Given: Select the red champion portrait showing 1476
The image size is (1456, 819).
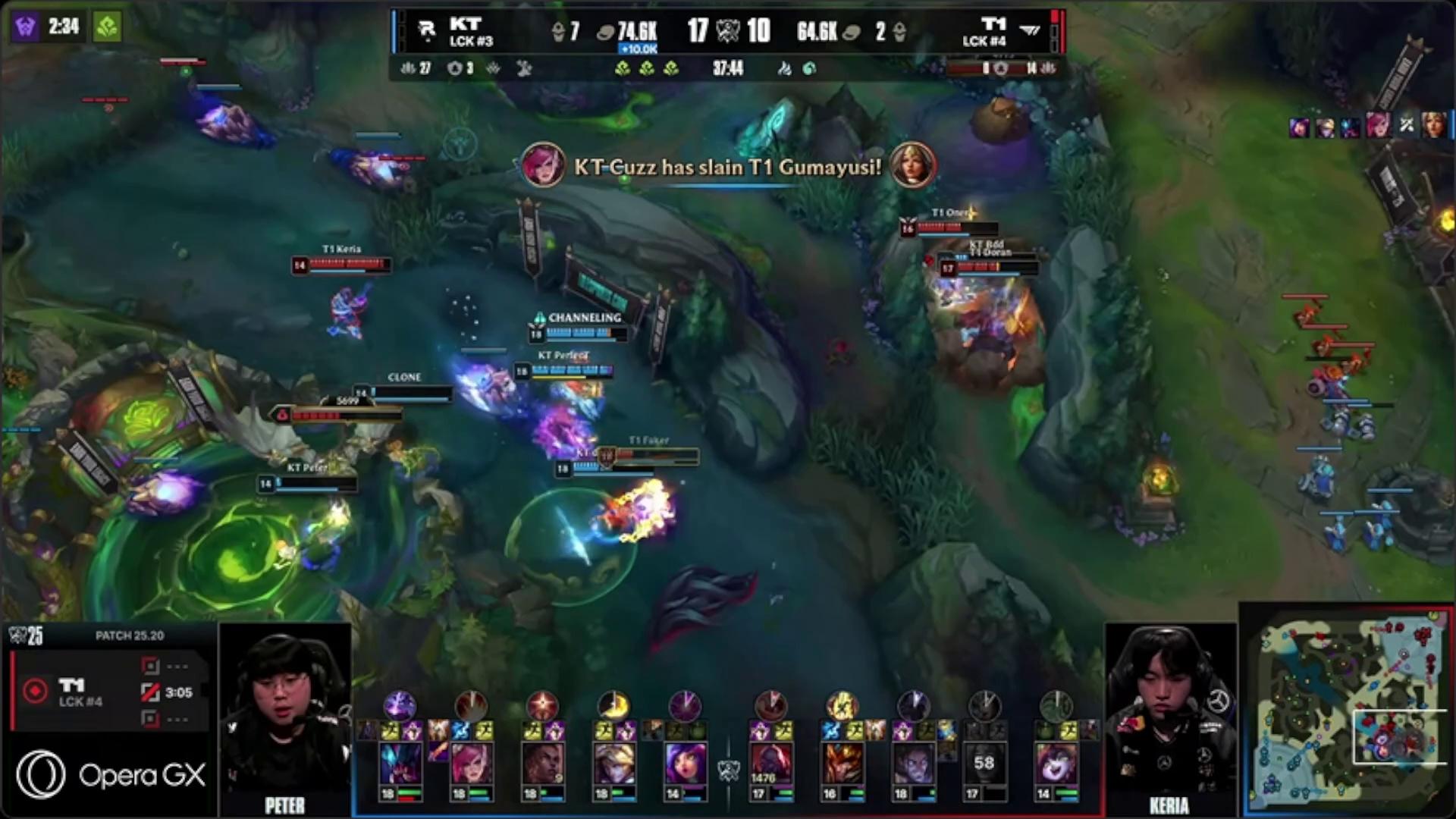Looking at the screenshot, I should click(x=770, y=764).
